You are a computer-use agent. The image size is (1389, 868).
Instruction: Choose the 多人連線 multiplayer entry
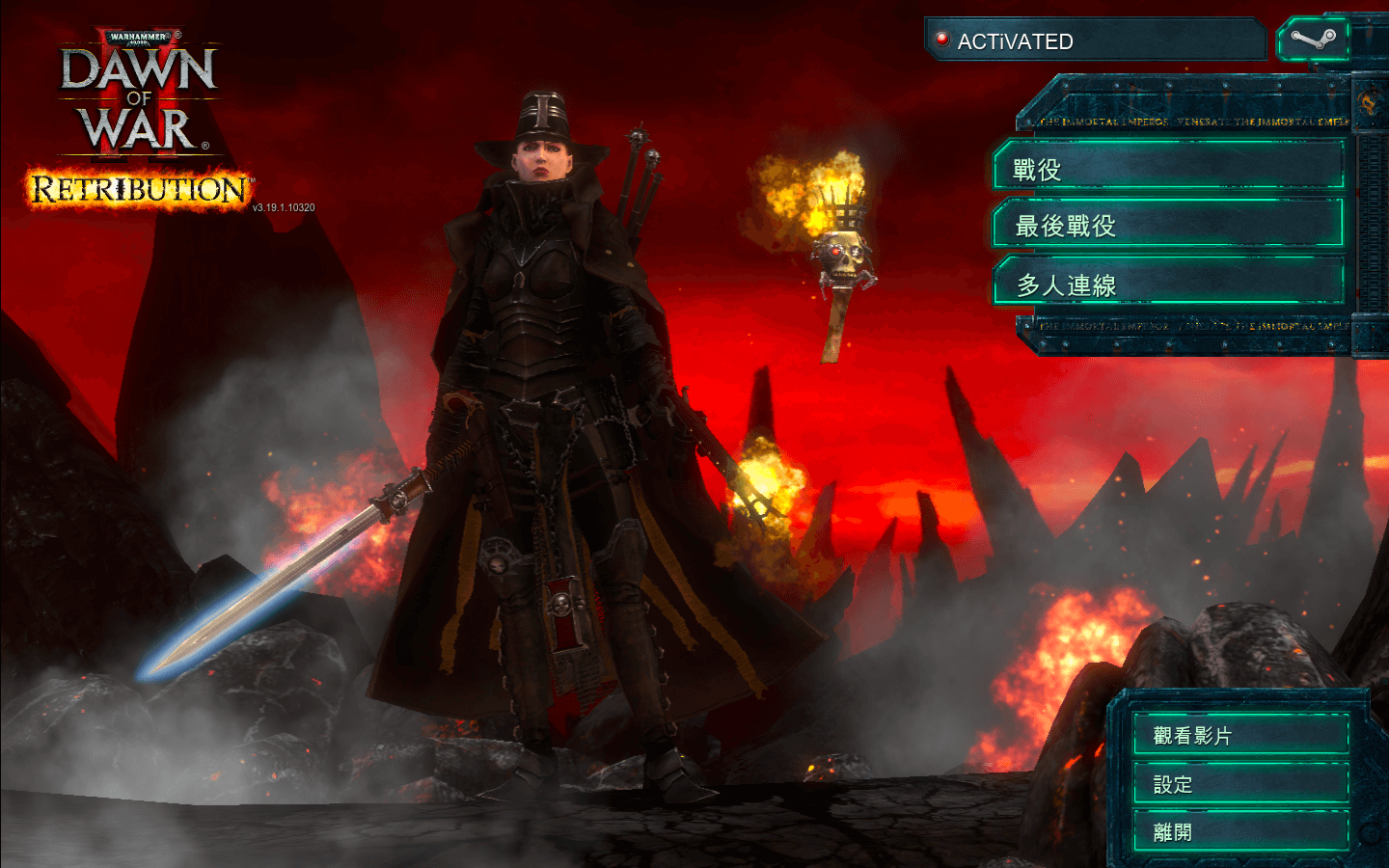(1168, 284)
